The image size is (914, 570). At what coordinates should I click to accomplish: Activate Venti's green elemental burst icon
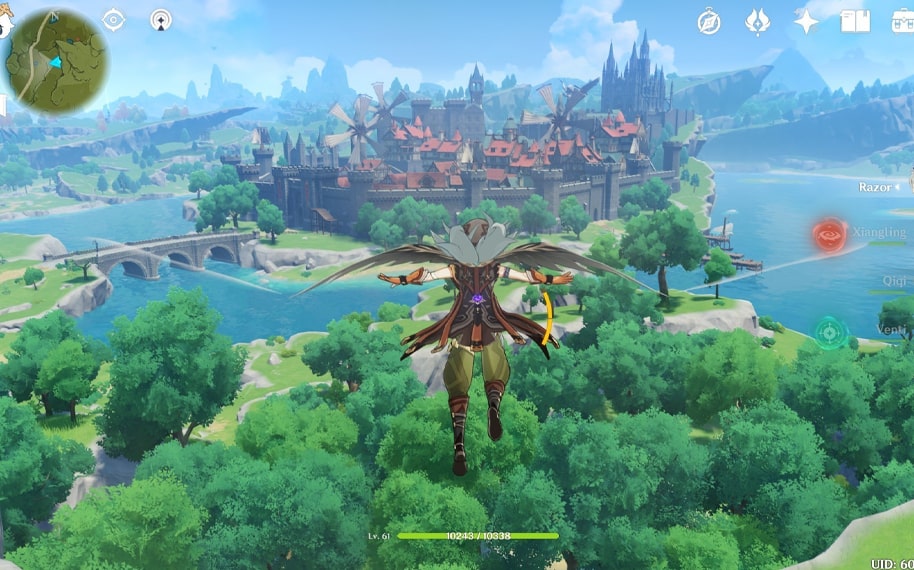point(830,332)
